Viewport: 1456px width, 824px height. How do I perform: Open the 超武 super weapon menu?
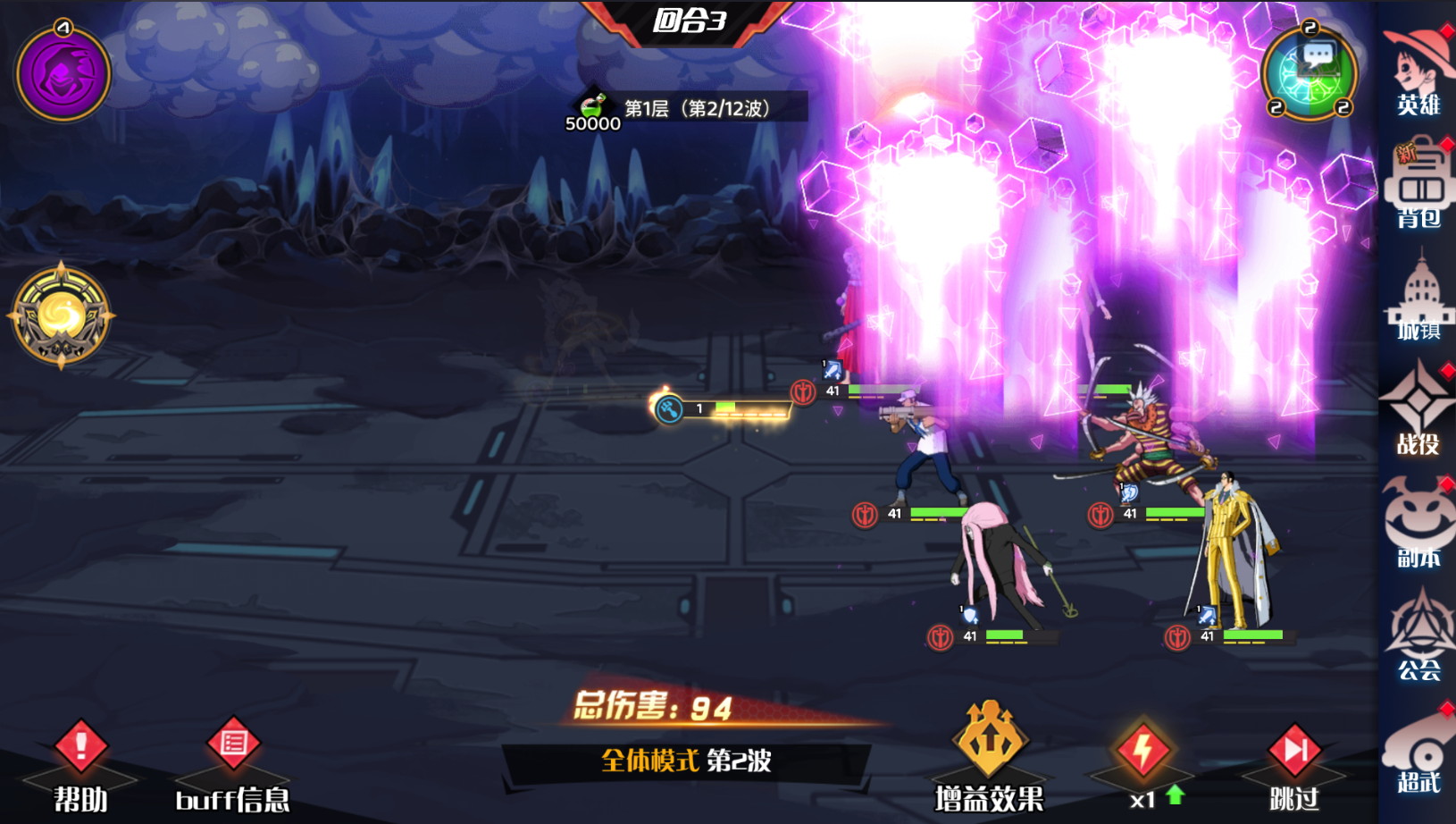[1418, 749]
